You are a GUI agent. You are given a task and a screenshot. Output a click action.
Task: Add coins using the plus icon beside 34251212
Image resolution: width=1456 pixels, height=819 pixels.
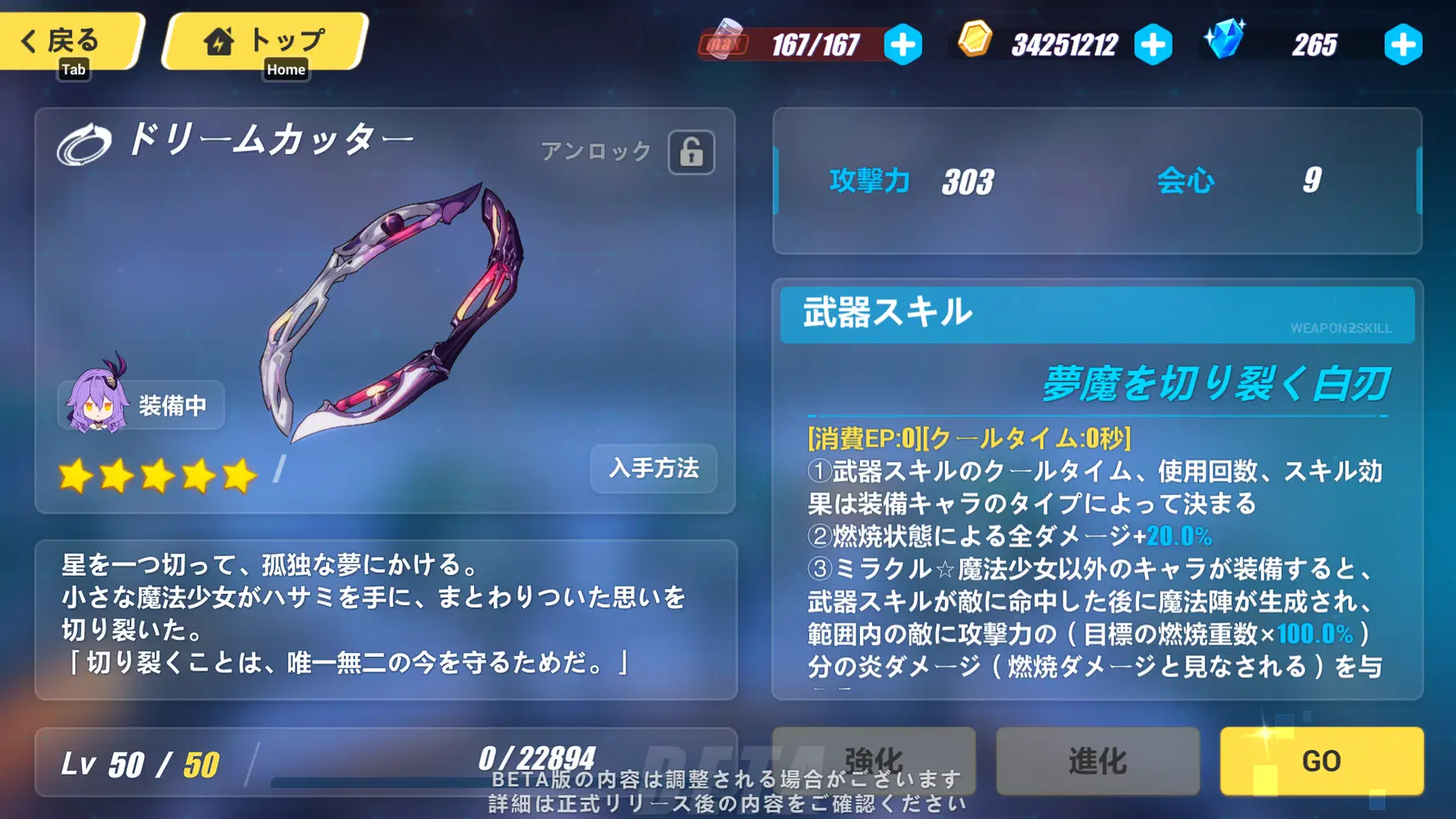[x=1154, y=46]
